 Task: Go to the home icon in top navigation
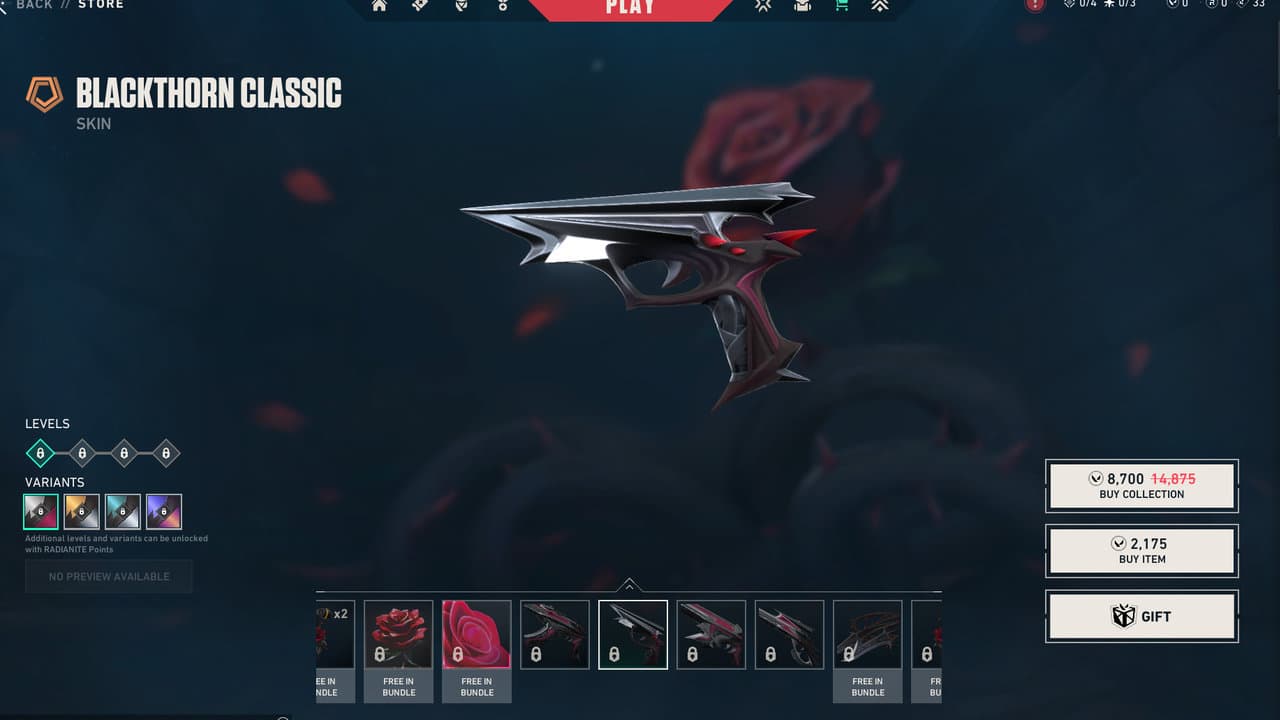pyautogui.click(x=379, y=6)
